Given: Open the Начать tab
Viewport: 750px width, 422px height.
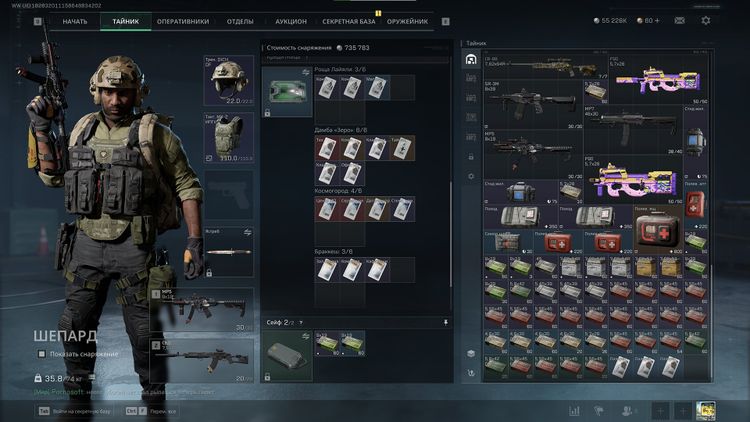Looking at the screenshot, I should [74, 21].
